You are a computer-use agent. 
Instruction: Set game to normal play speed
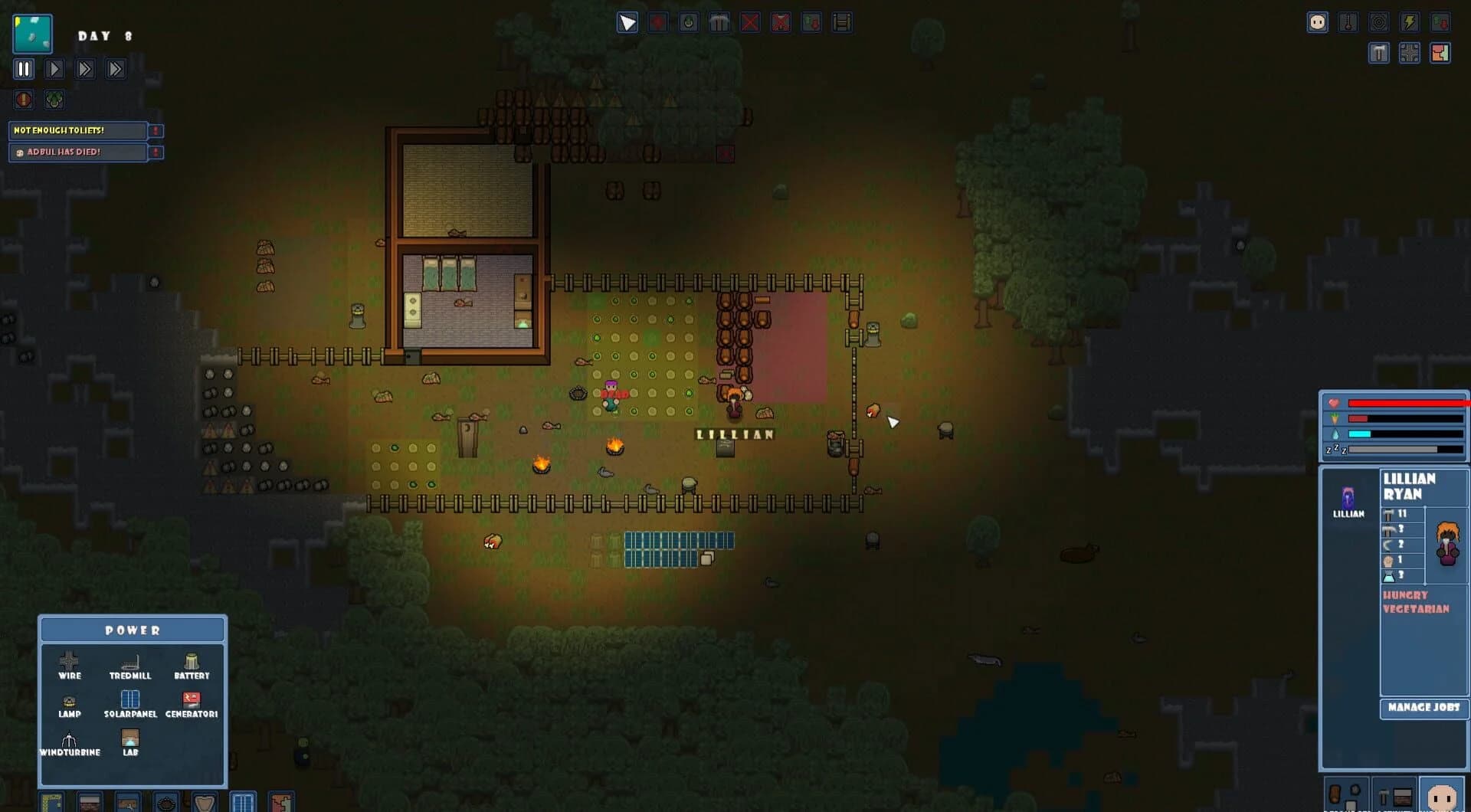point(54,69)
